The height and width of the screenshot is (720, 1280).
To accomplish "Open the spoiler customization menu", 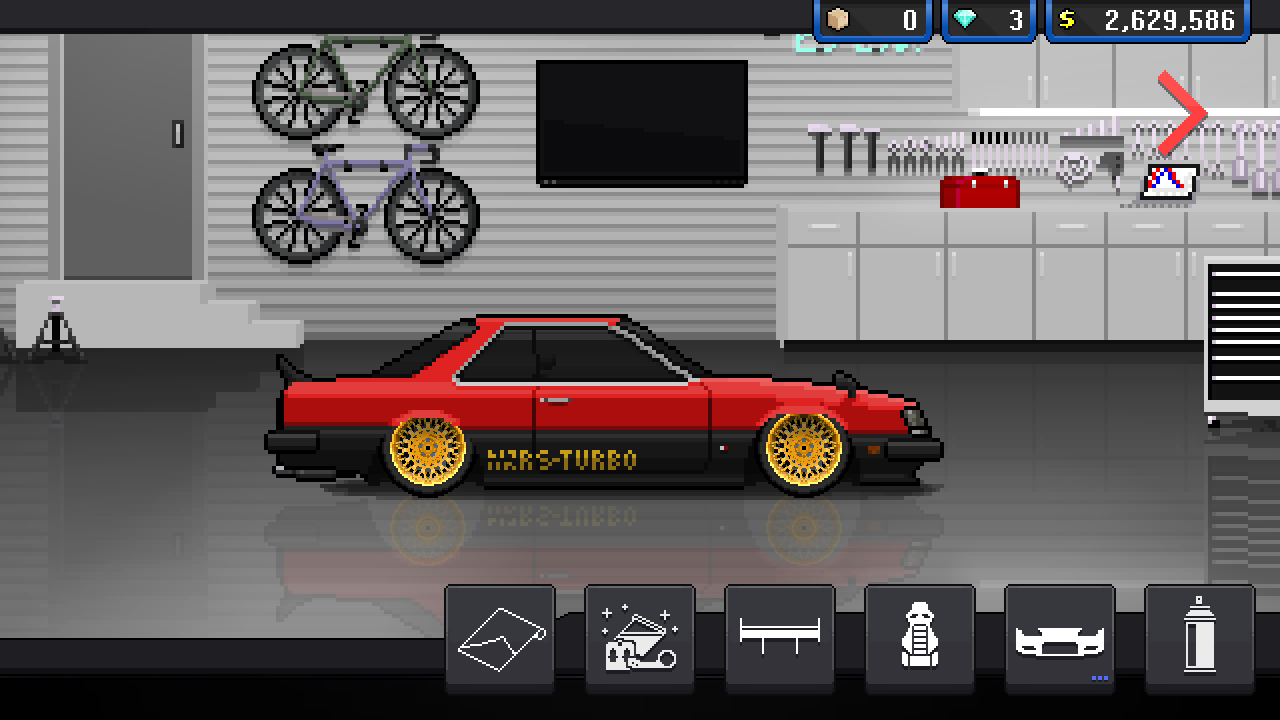I will (780, 637).
